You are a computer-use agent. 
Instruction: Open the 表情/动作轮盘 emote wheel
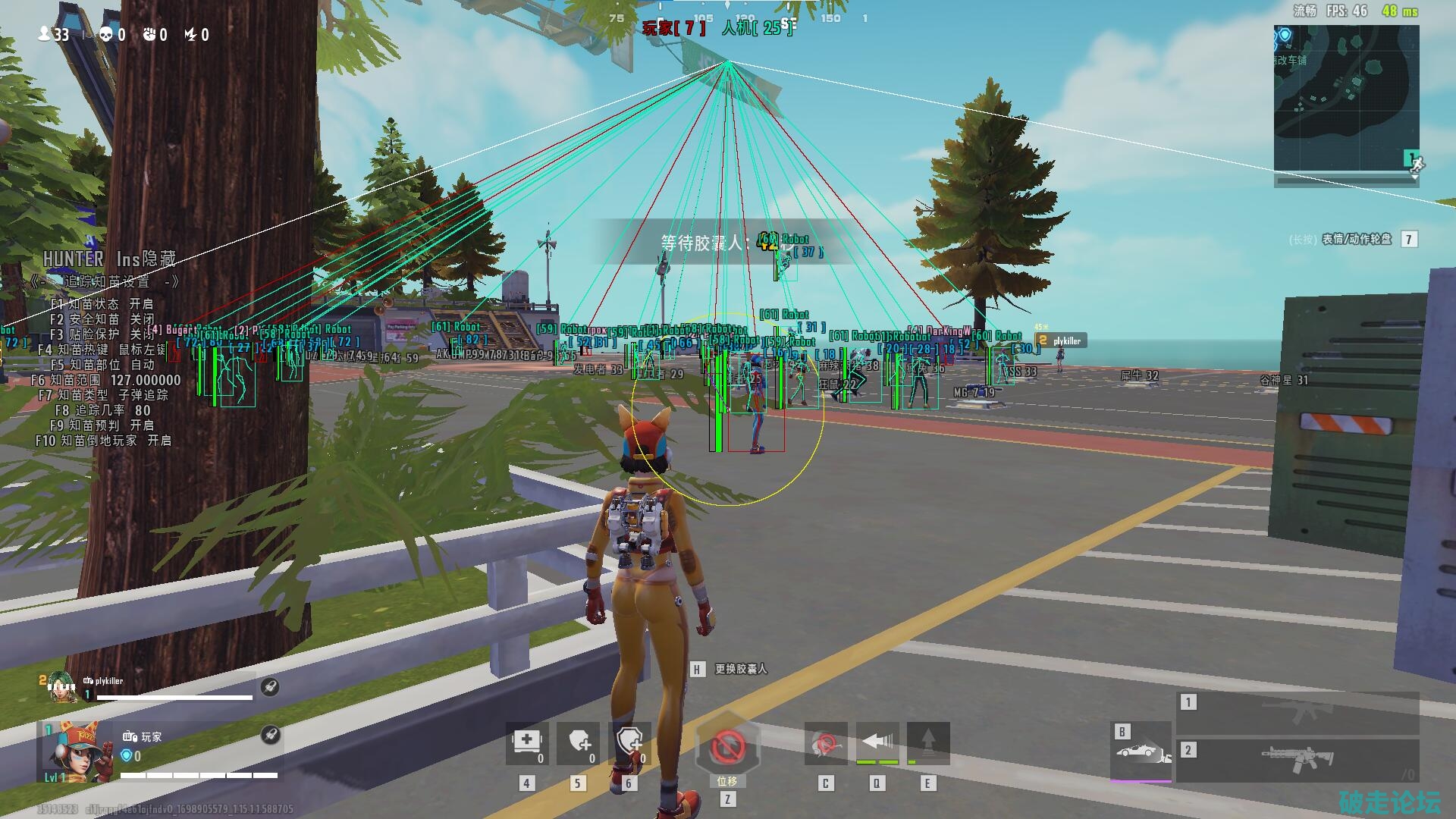point(1357,240)
